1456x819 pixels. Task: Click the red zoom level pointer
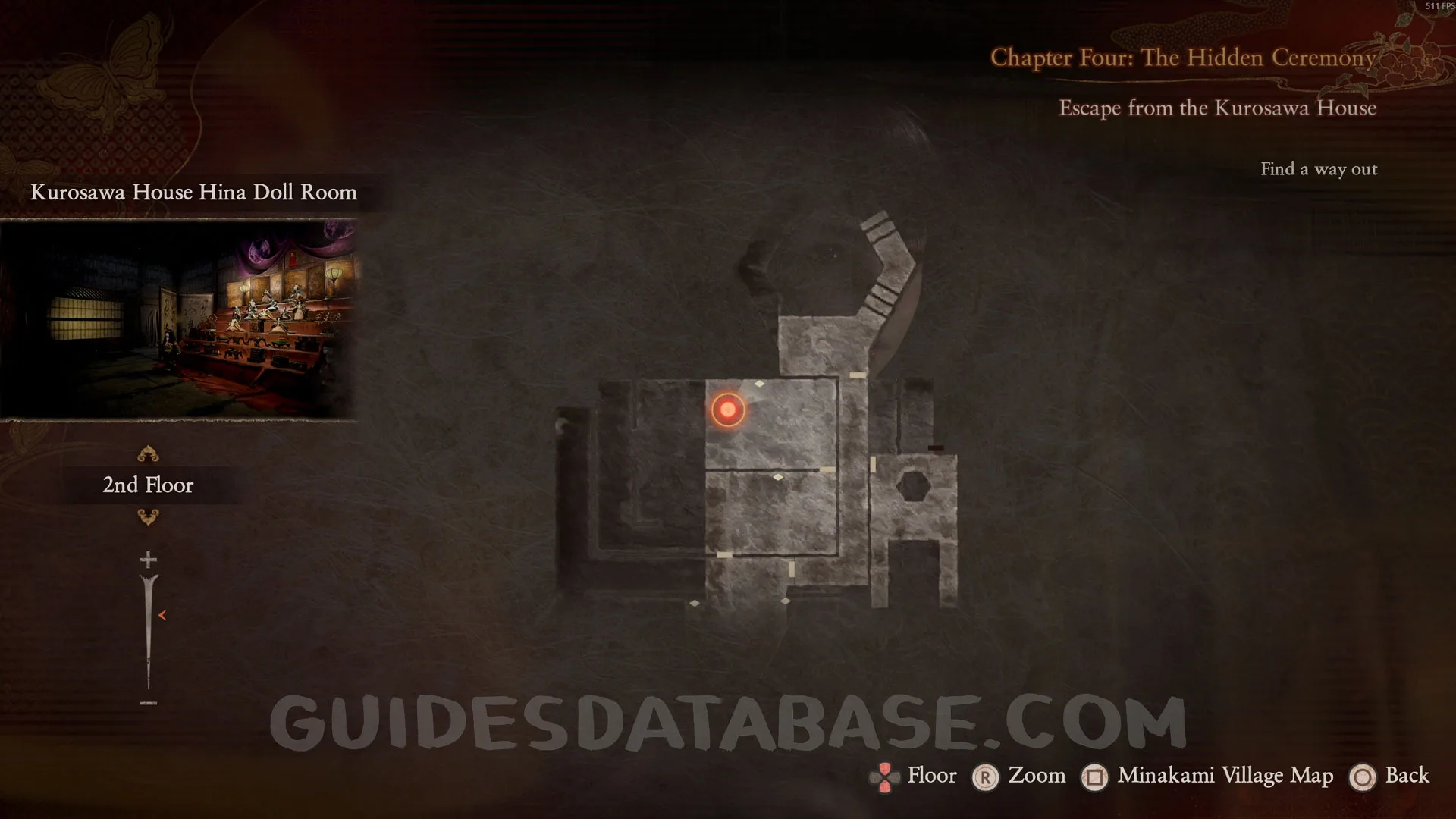click(x=162, y=615)
